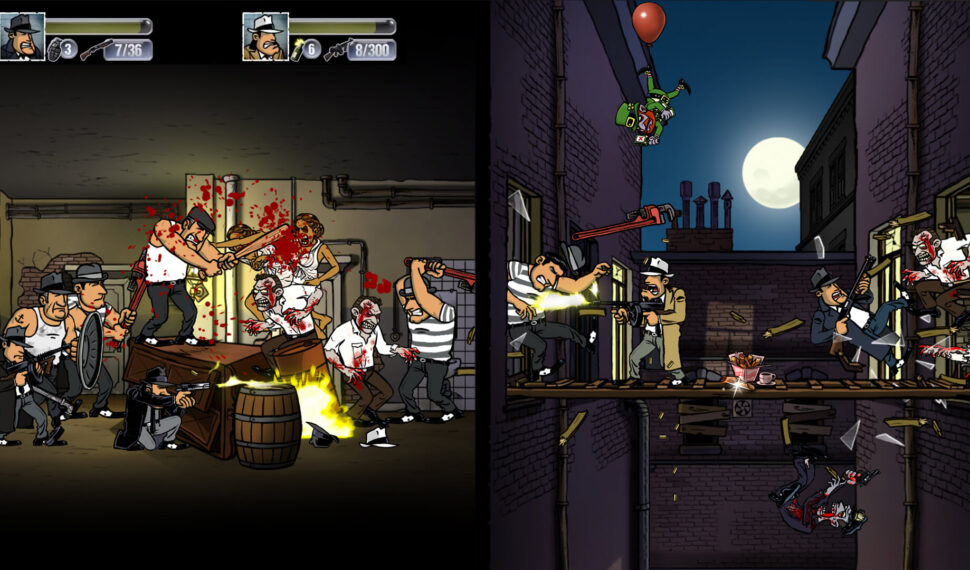Choose the shotgun weapon icon
The image size is (970, 570).
click(95, 49)
